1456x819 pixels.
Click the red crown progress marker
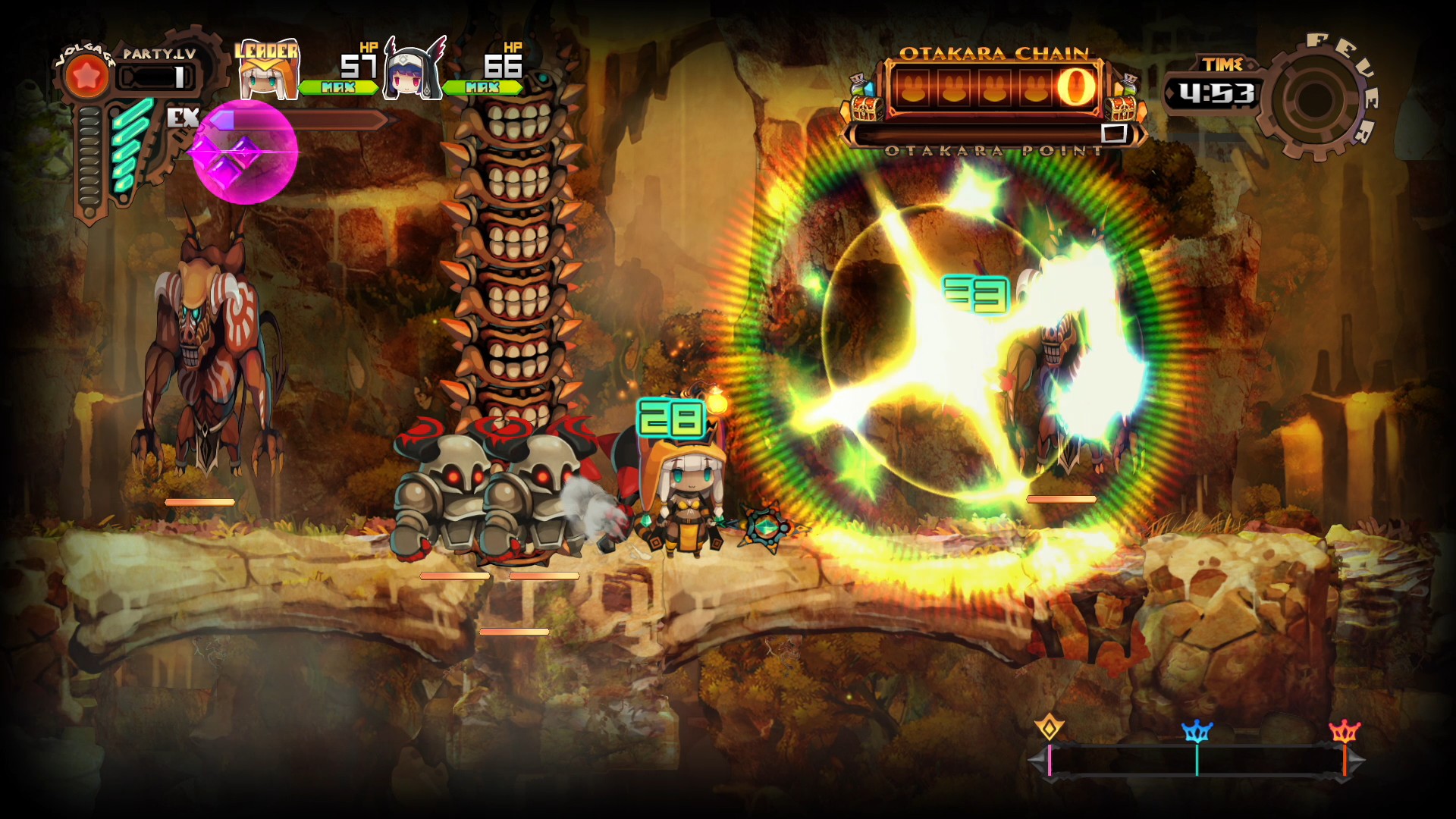[1345, 732]
